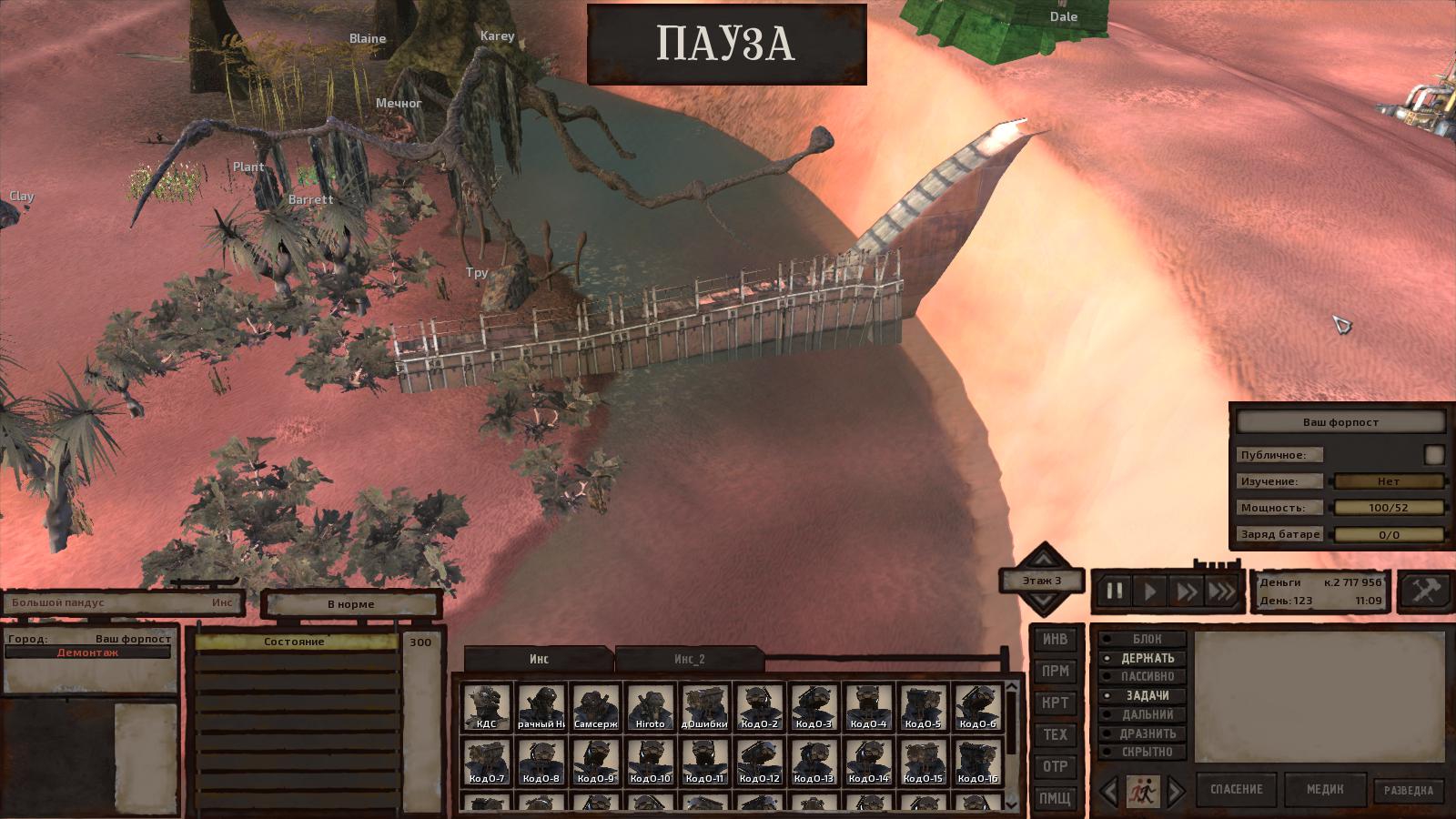Open the КРТ map panel

[1055, 703]
